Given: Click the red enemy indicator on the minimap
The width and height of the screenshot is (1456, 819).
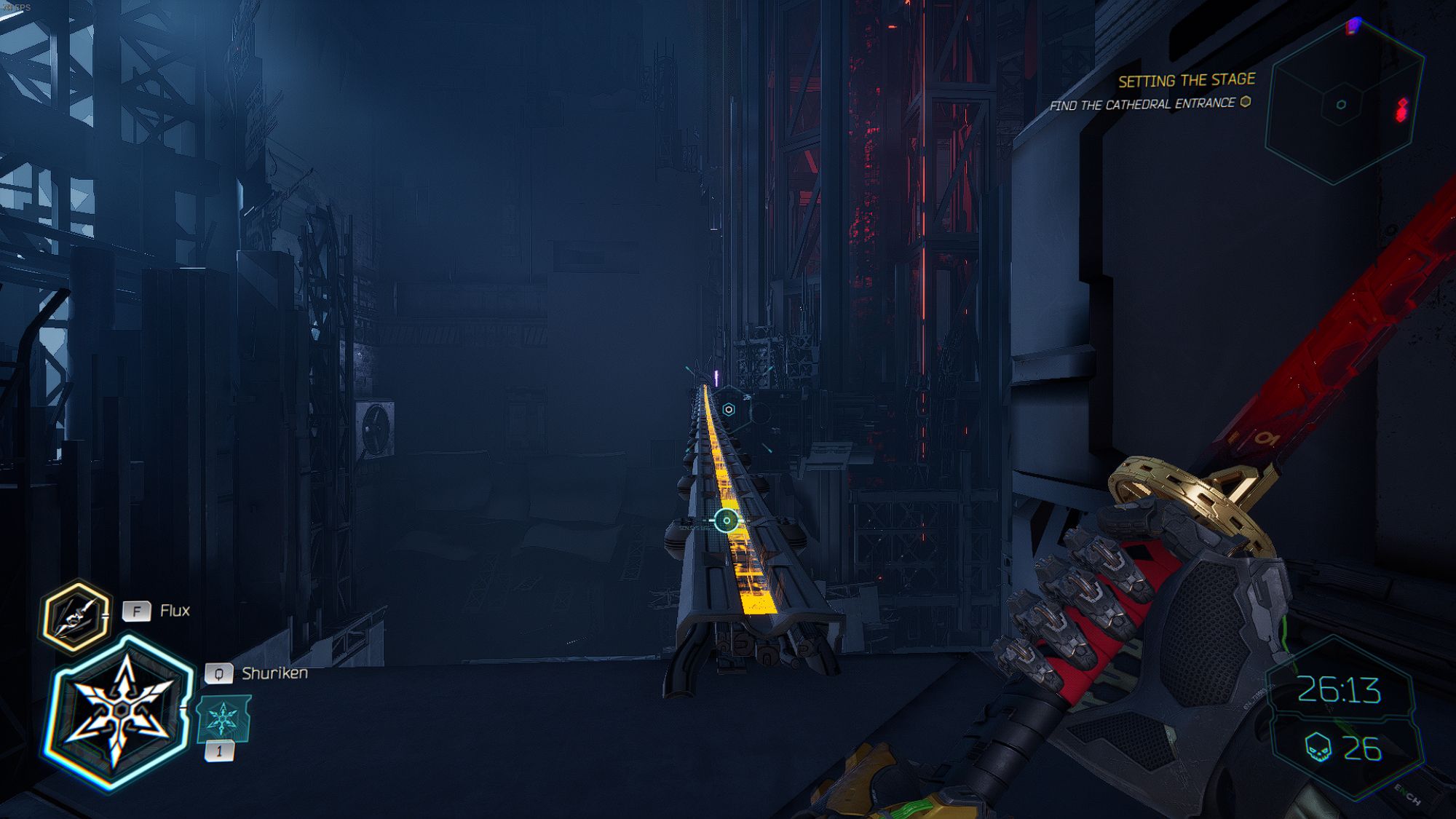Looking at the screenshot, I should tap(1400, 107).
